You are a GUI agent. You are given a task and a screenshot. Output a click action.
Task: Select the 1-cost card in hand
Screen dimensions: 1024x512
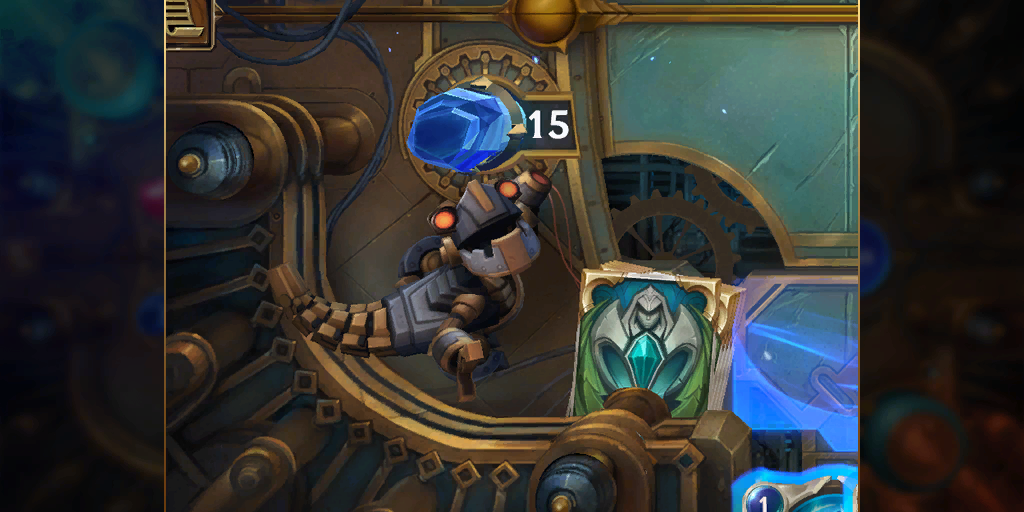tap(795, 493)
